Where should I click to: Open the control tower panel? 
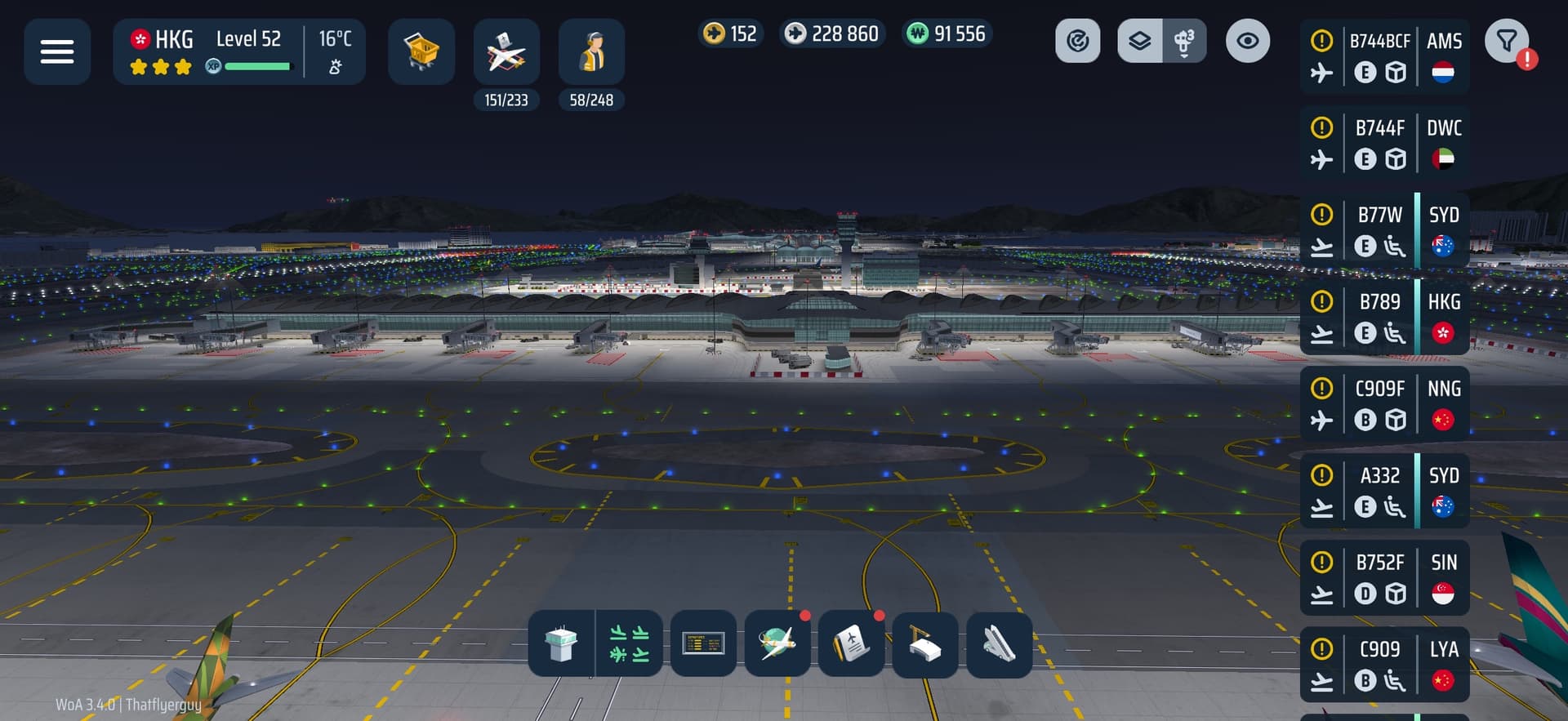[561, 644]
